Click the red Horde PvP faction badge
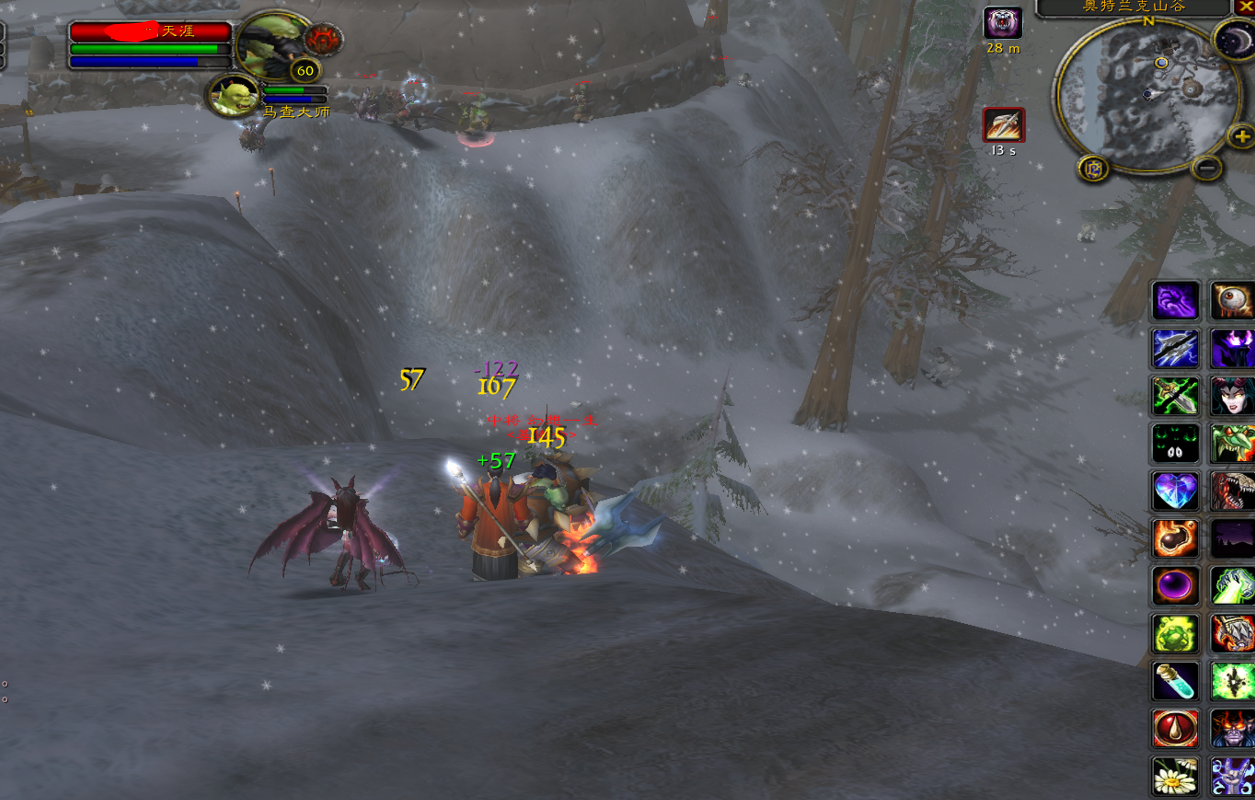Viewport: 1255px width, 800px height. pyautogui.click(x=324, y=40)
